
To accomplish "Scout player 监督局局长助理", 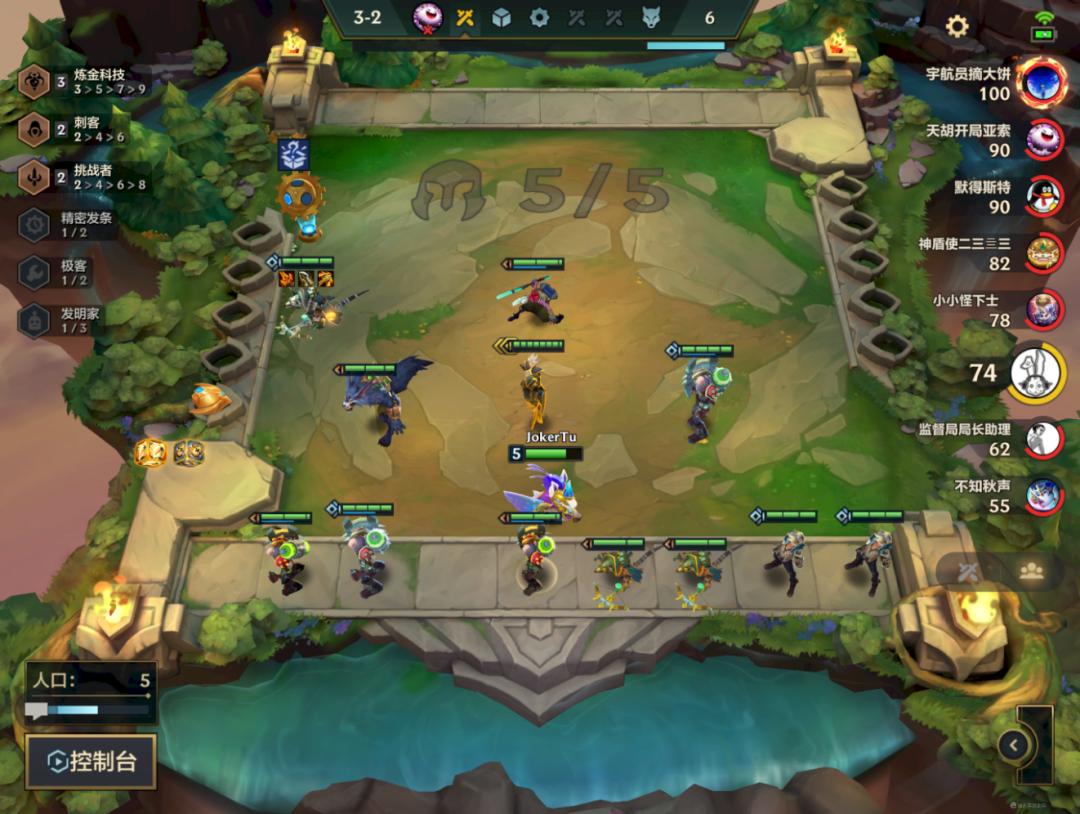I will pyautogui.click(x=1044, y=439).
